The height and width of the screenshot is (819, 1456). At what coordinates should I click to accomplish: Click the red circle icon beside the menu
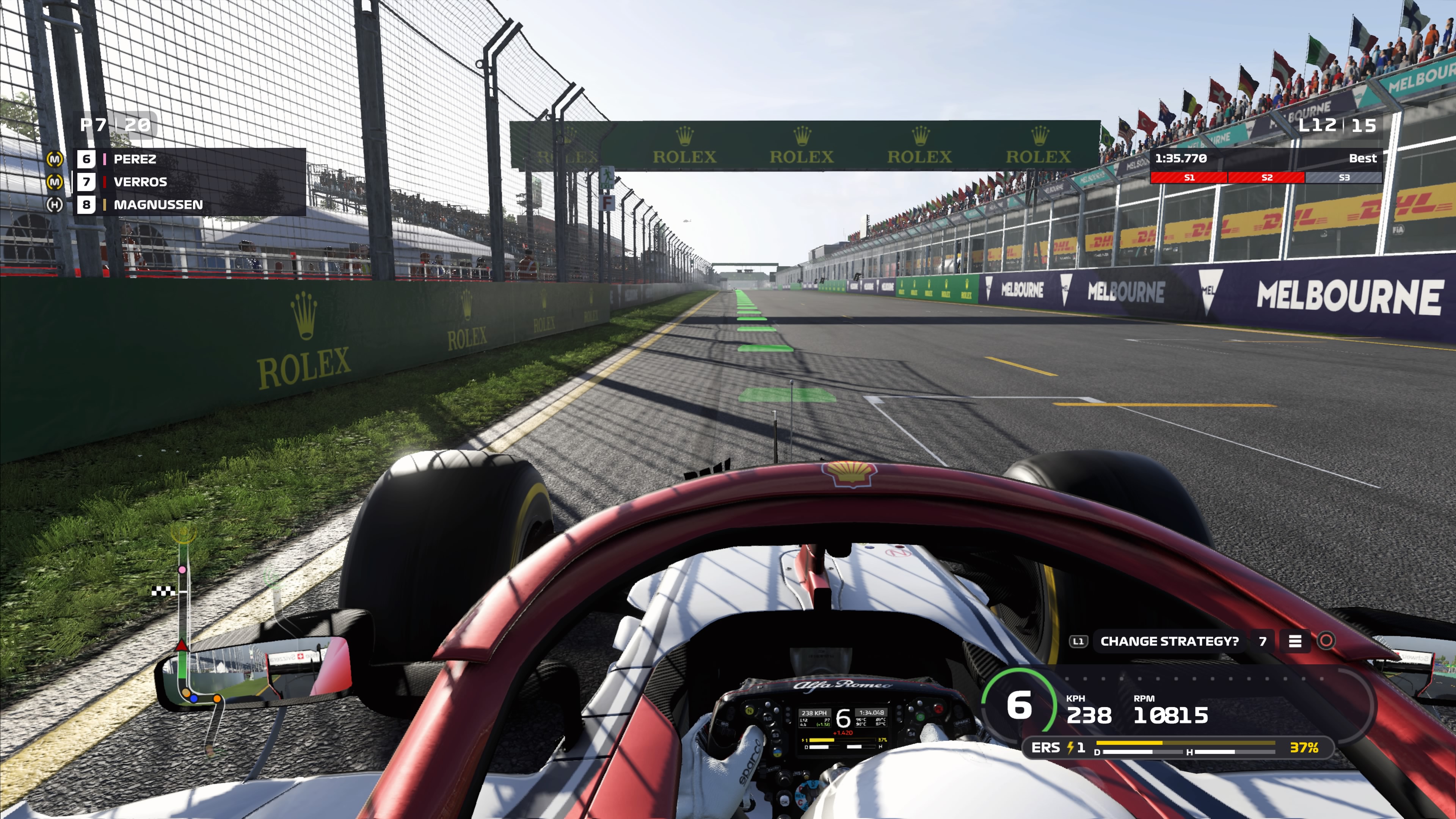[x=1326, y=640]
